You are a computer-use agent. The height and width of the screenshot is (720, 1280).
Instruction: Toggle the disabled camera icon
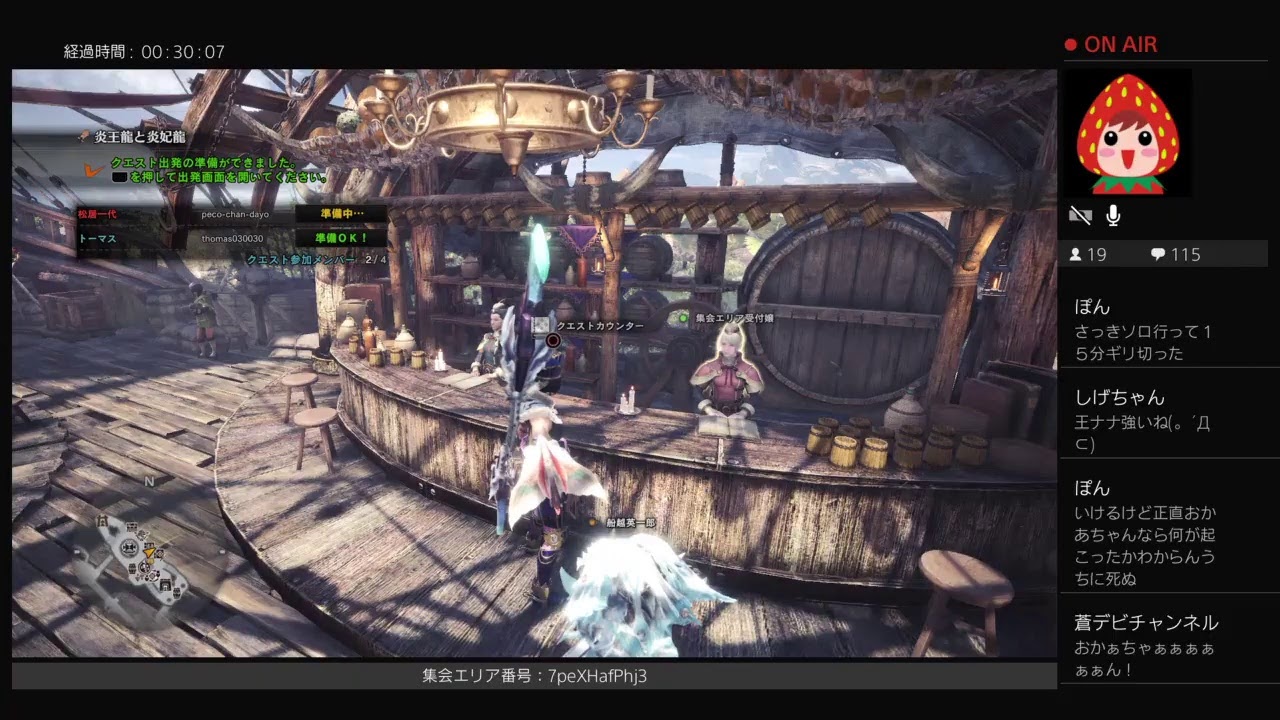point(1080,213)
